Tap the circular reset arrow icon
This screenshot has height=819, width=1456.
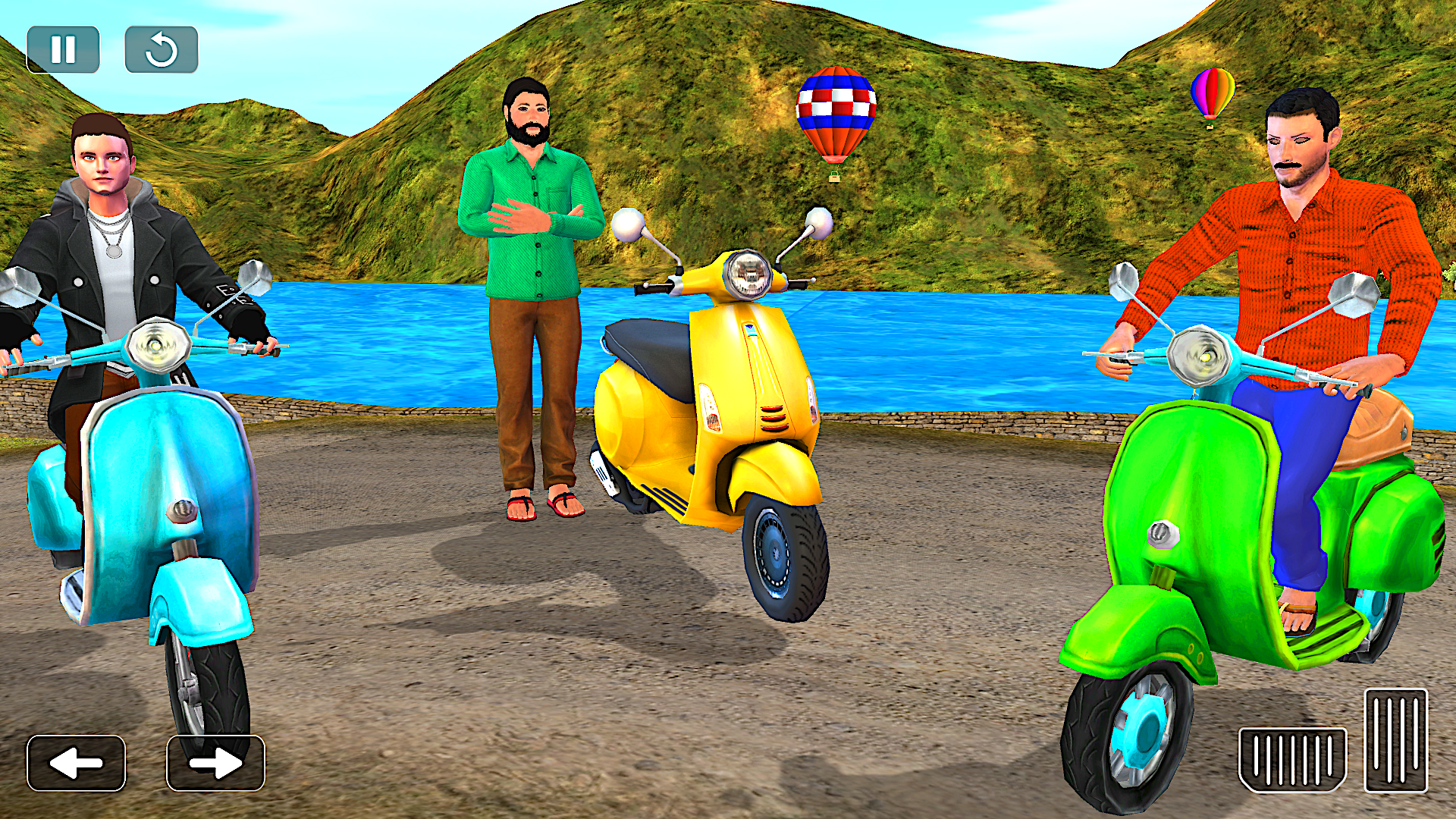coord(162,47)
